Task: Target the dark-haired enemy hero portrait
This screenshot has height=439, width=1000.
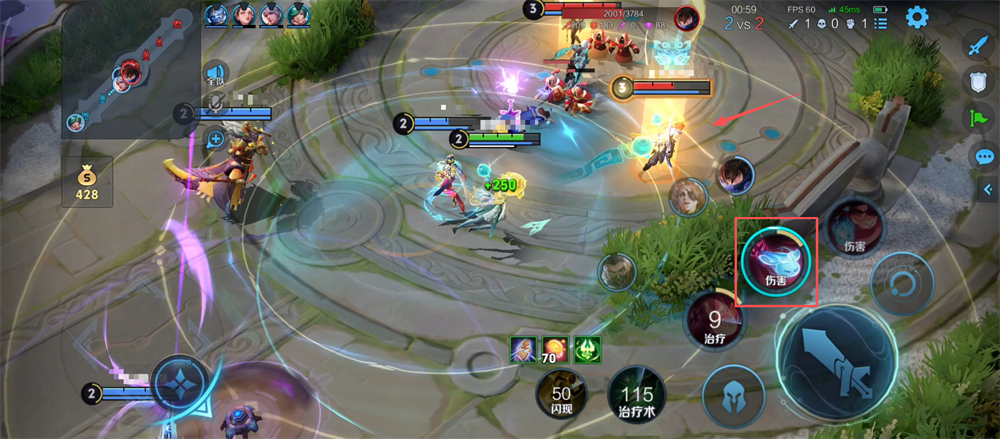Action: pos(735,175)
